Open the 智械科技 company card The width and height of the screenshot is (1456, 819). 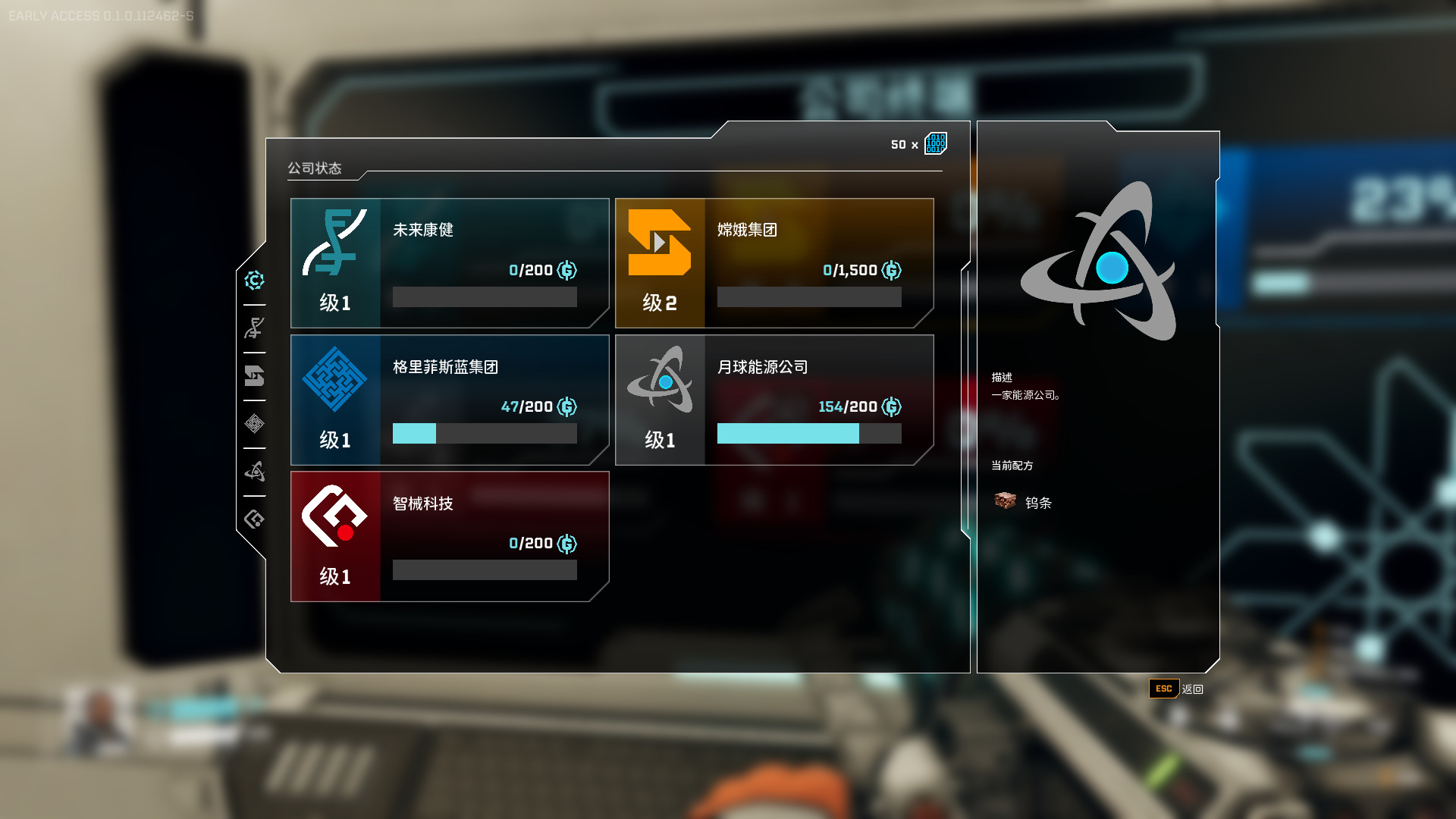coord(450,536)
